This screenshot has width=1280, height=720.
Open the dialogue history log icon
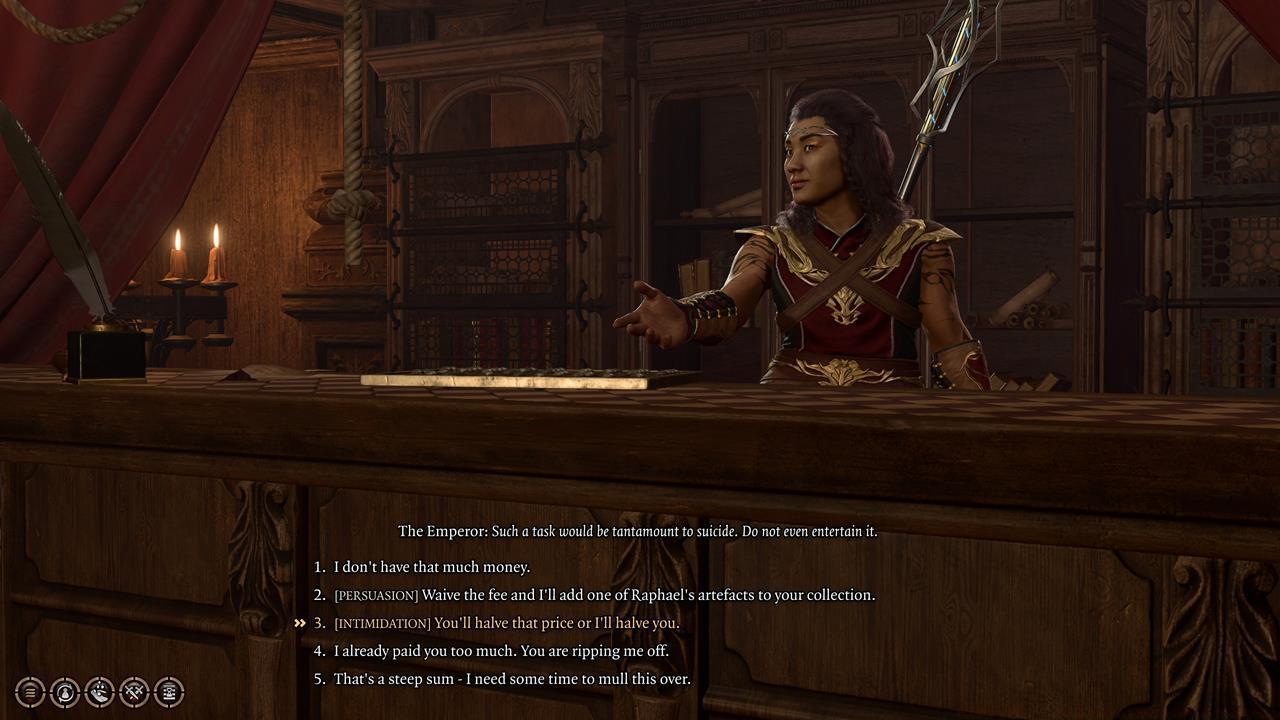[169, 691]
